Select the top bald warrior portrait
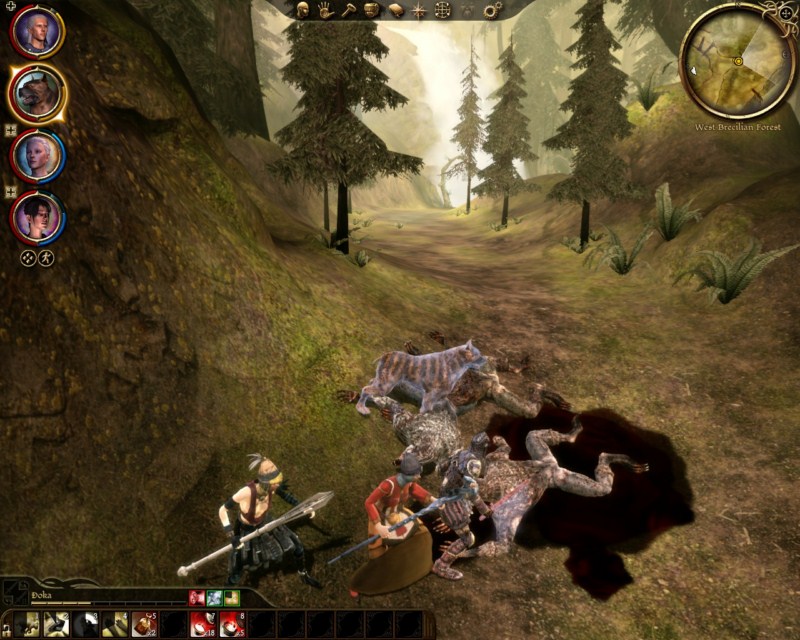Screen dimensions: 800x640 point(38,33)
